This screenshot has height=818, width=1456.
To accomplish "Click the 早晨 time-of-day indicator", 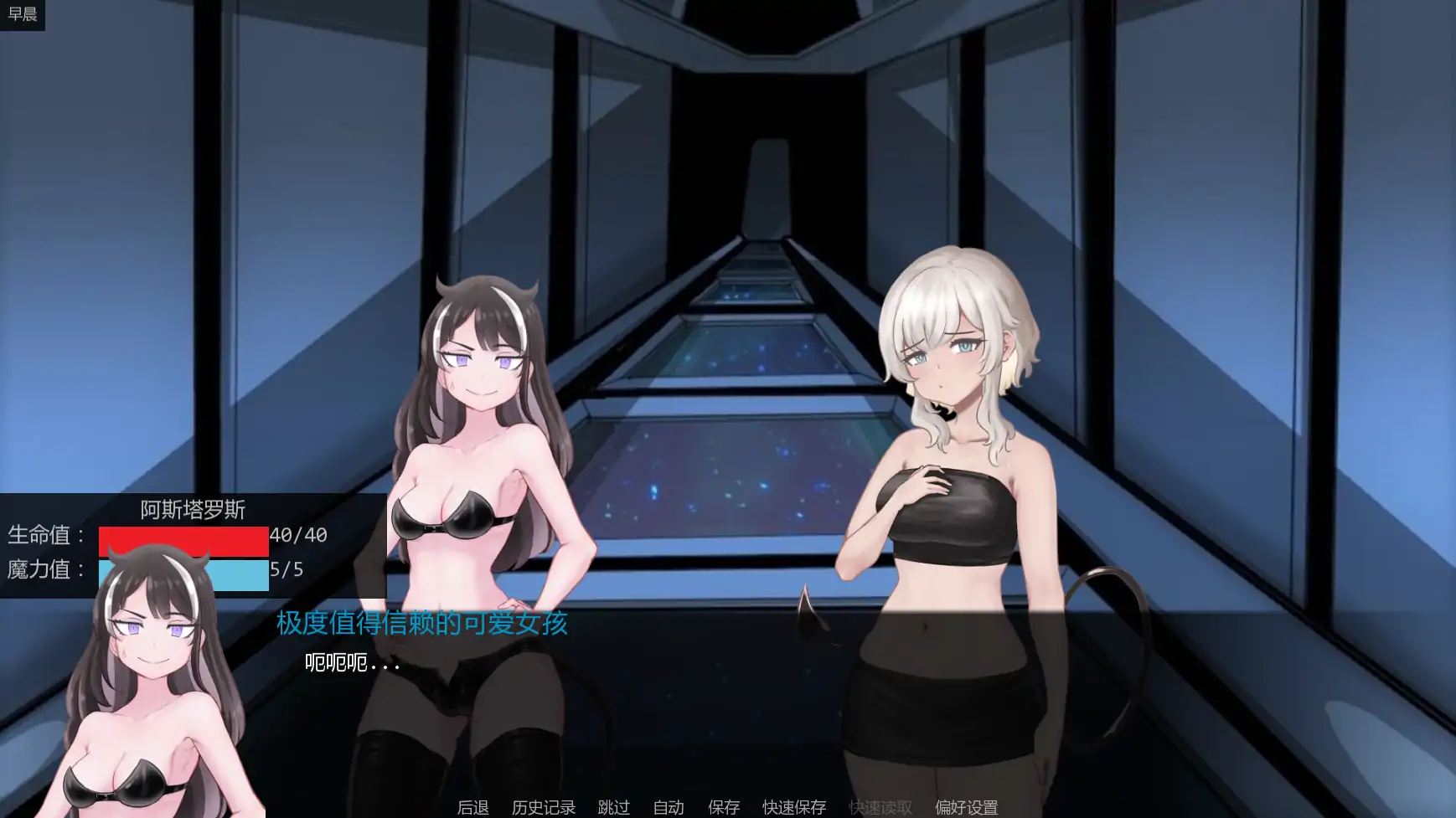I will coord(23,13).
